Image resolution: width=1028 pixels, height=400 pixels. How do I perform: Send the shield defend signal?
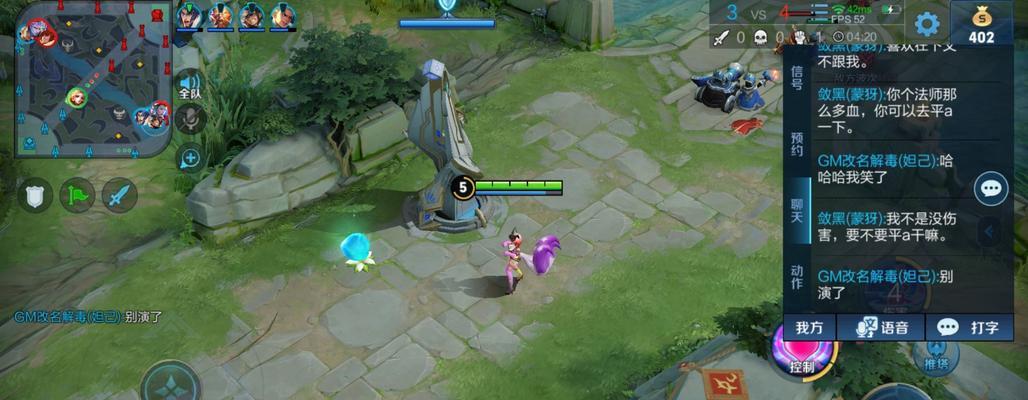(35, 194)
